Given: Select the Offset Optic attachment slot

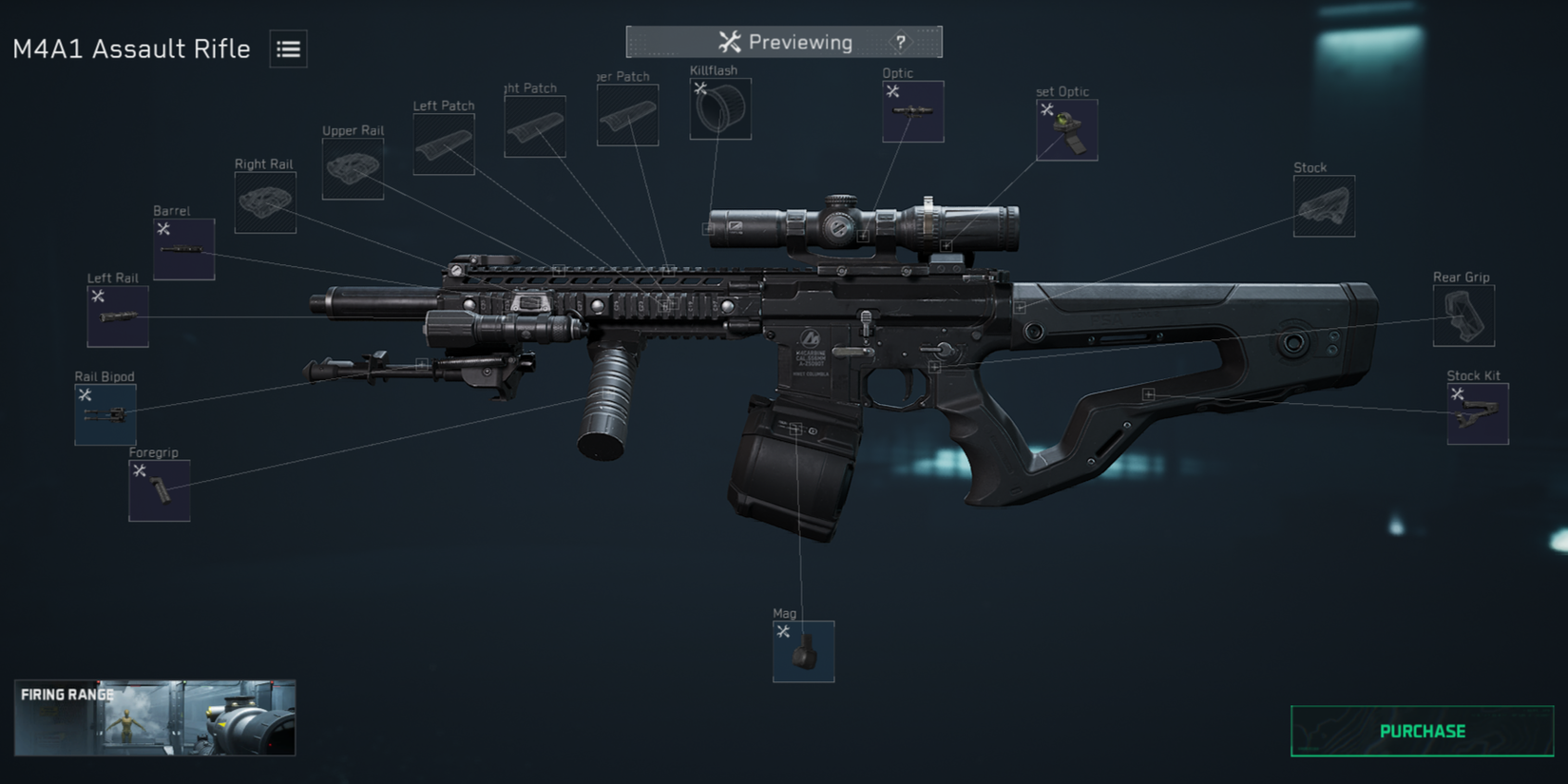Looking at the screenshot, I should click(1065, 128).
